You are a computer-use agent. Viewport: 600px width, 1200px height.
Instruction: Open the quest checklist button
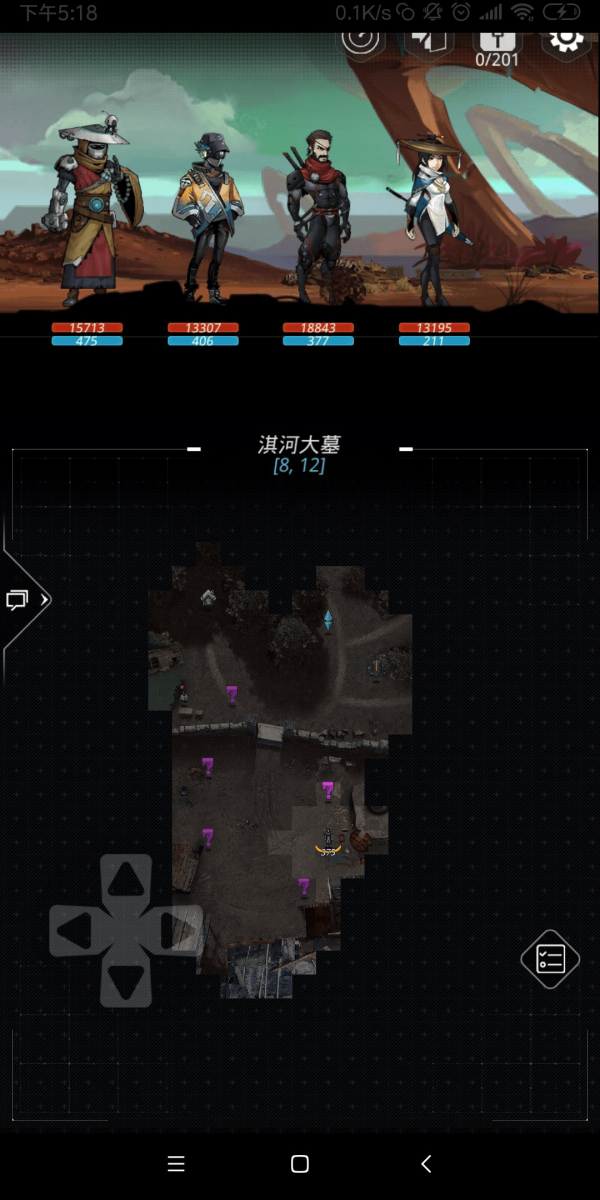[x=550, y=959]
